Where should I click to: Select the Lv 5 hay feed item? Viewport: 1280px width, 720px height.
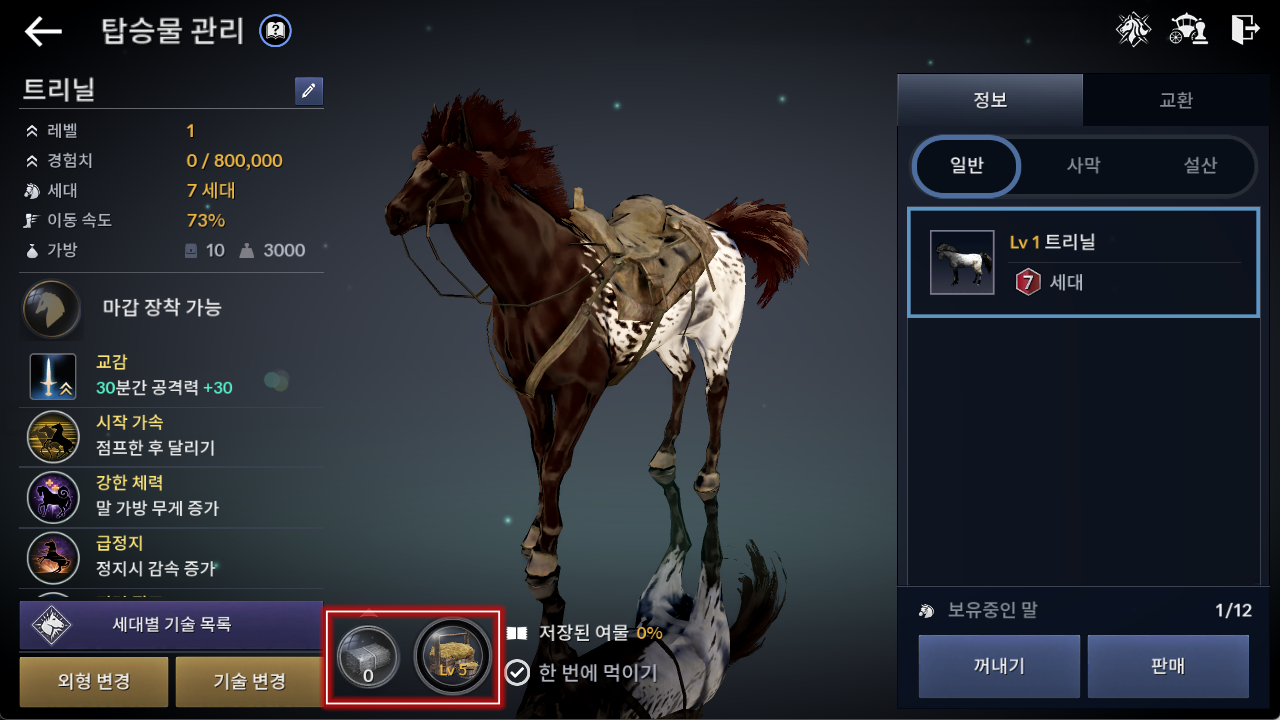point(453,657)
